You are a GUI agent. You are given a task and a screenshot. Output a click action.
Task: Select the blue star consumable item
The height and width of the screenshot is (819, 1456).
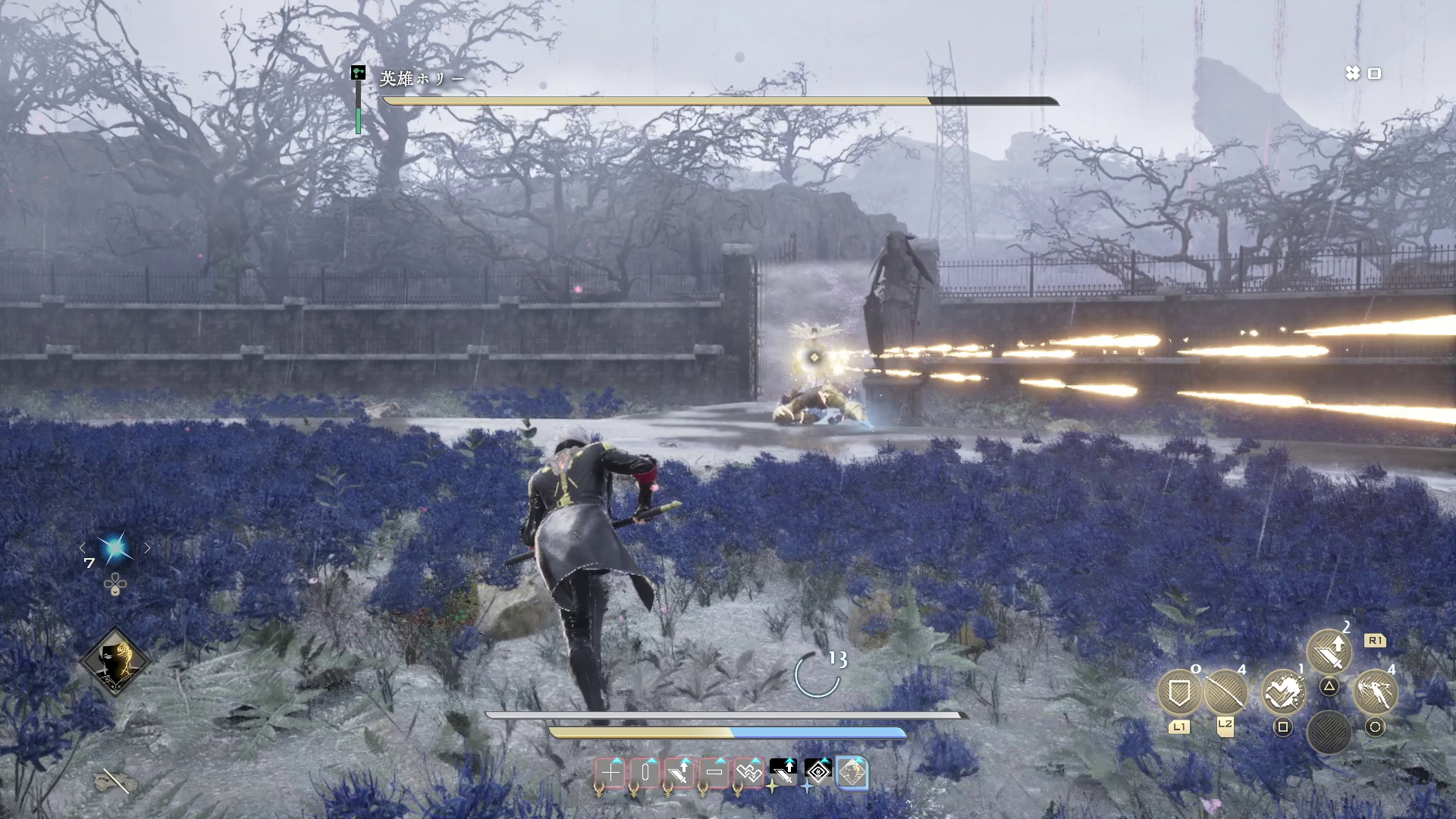[115, 548]
